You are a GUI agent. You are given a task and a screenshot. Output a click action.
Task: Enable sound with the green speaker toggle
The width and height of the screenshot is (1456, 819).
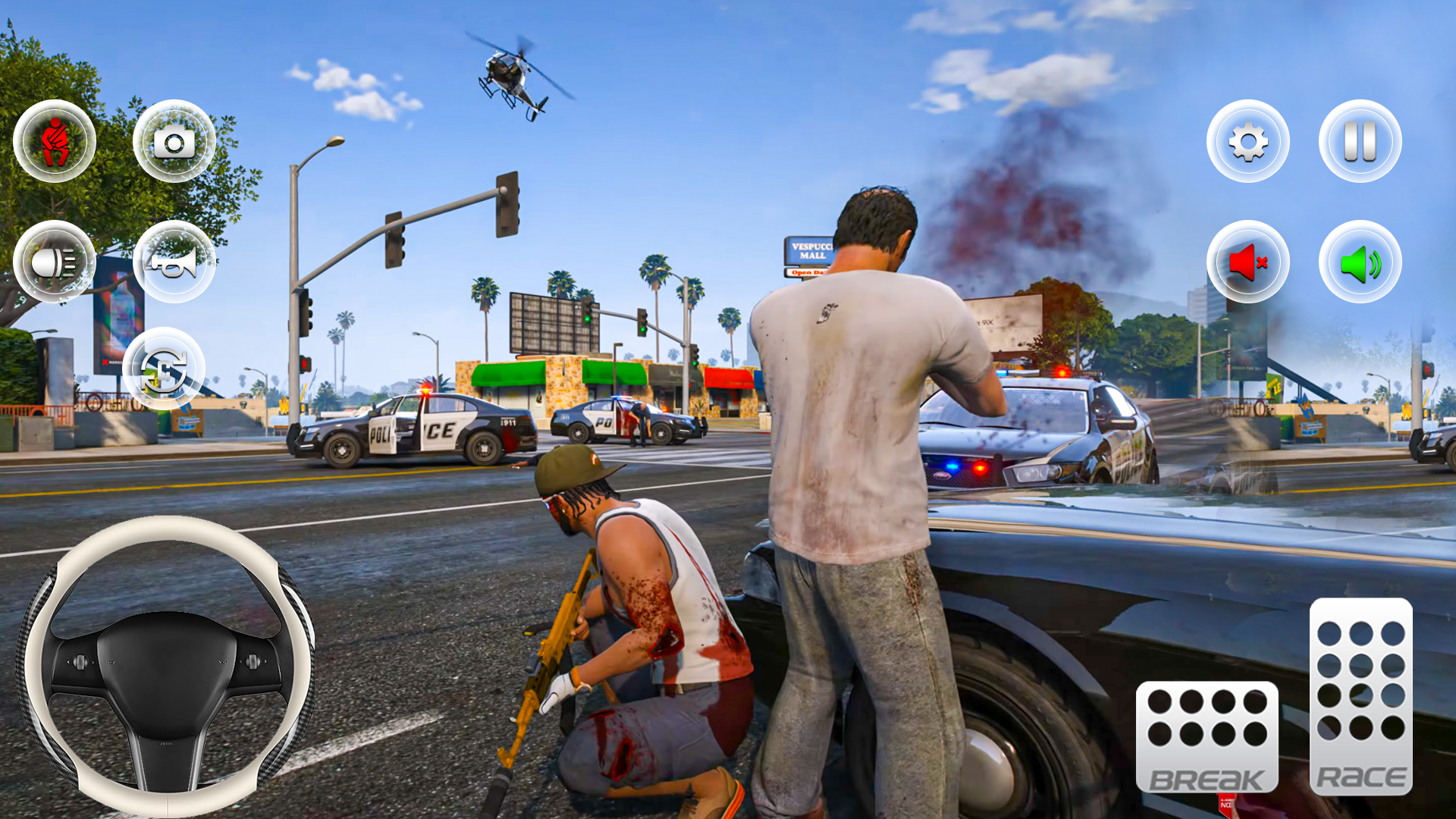(1359, 261)
